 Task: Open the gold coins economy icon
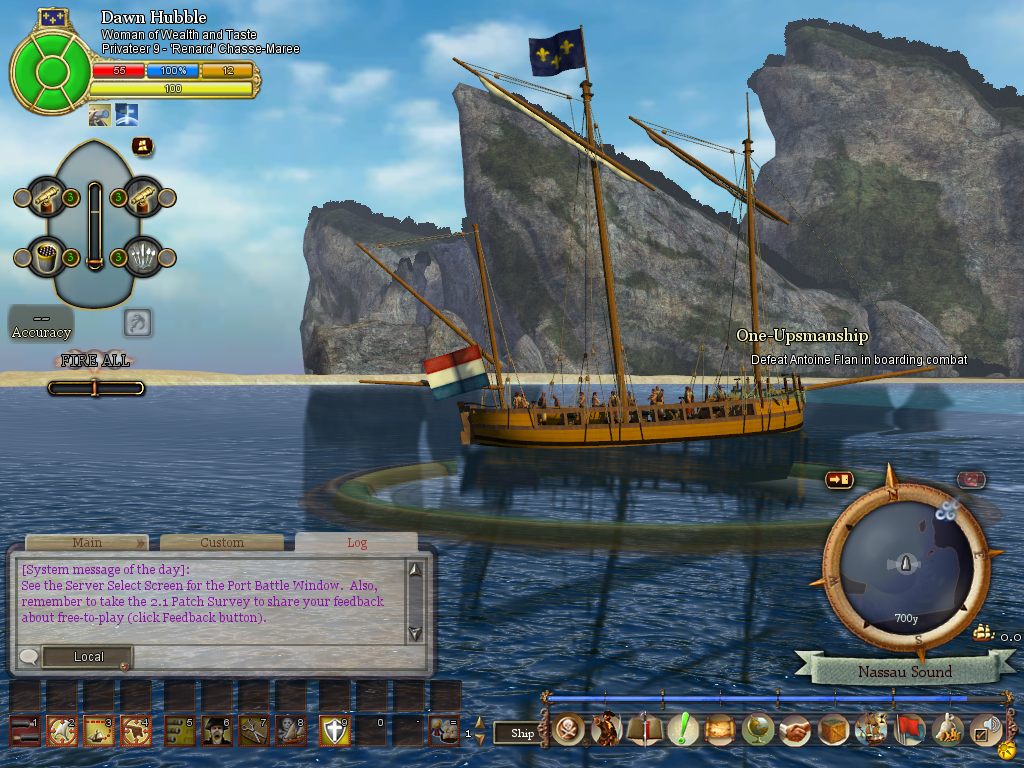point(947,730)
